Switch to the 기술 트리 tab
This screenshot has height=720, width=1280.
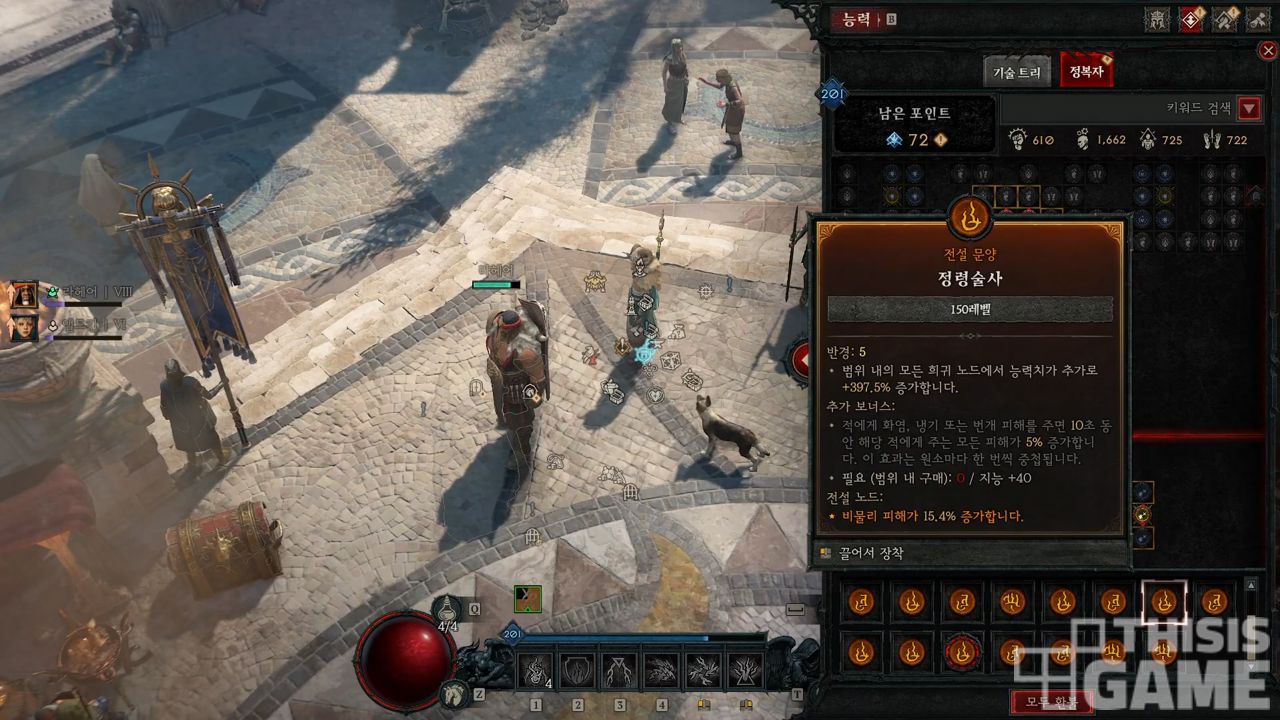click(1017, 72)
